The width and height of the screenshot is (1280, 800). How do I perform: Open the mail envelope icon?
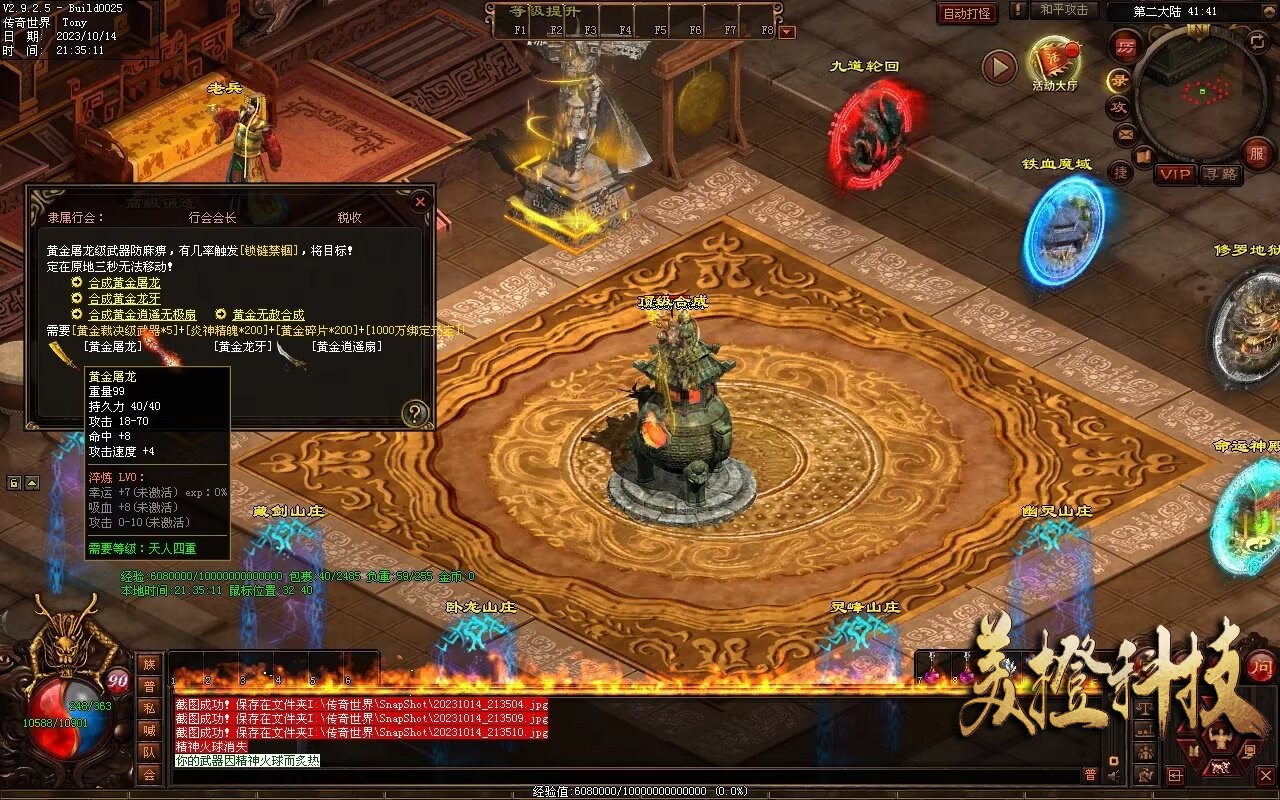tap(1126, 133)
